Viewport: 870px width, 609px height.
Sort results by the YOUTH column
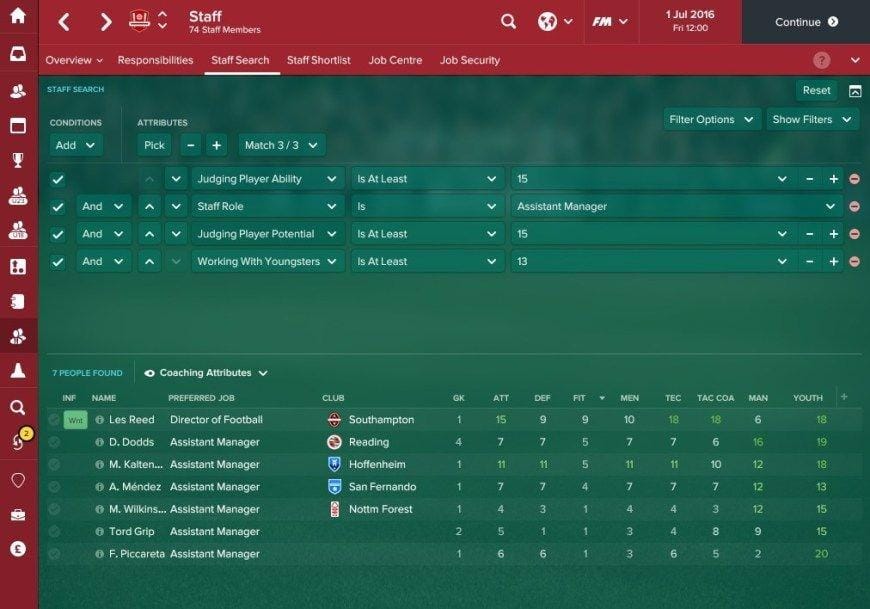click(x=807, y=398)
